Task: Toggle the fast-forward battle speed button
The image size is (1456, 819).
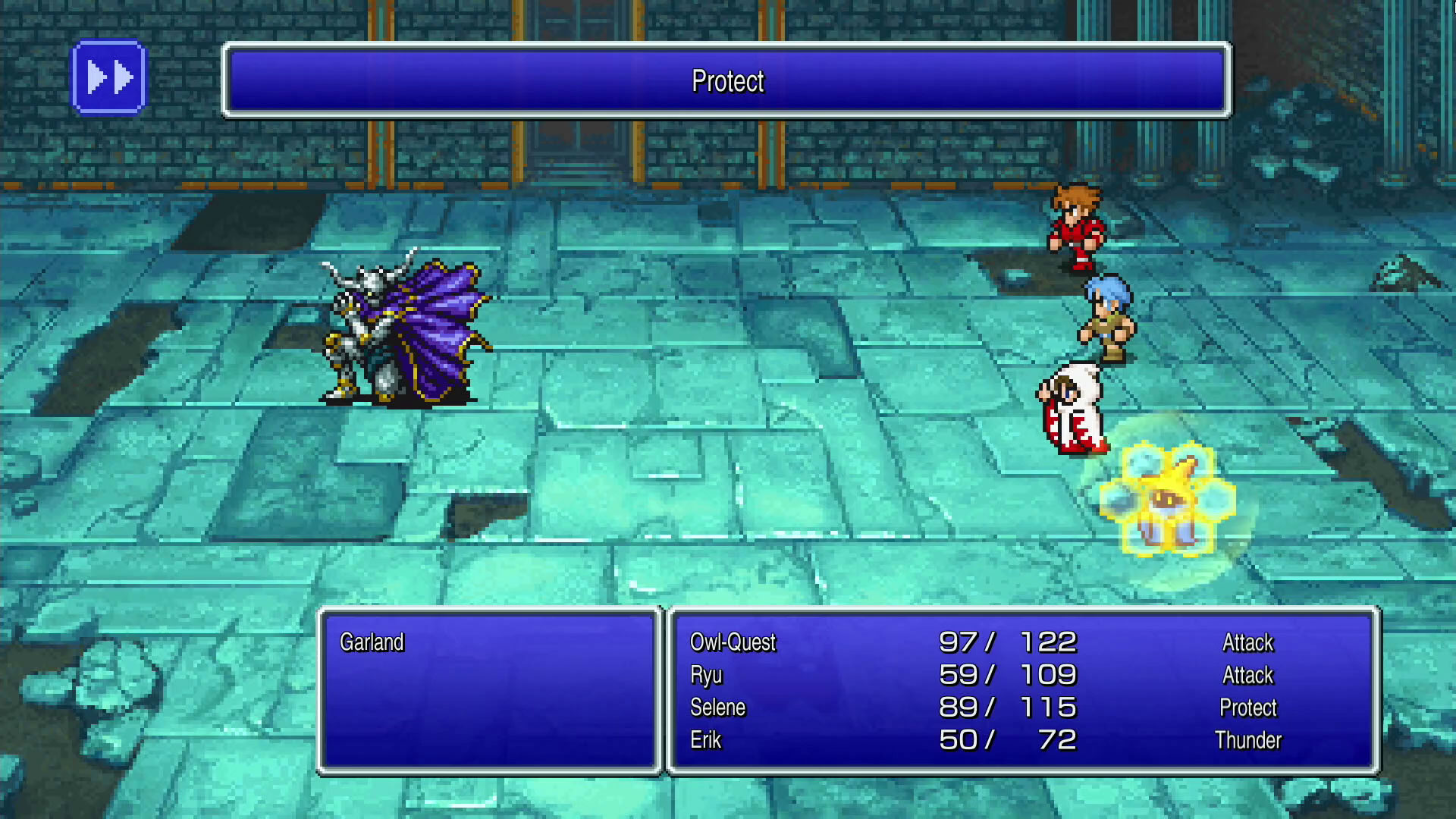Action: (108, 77)
